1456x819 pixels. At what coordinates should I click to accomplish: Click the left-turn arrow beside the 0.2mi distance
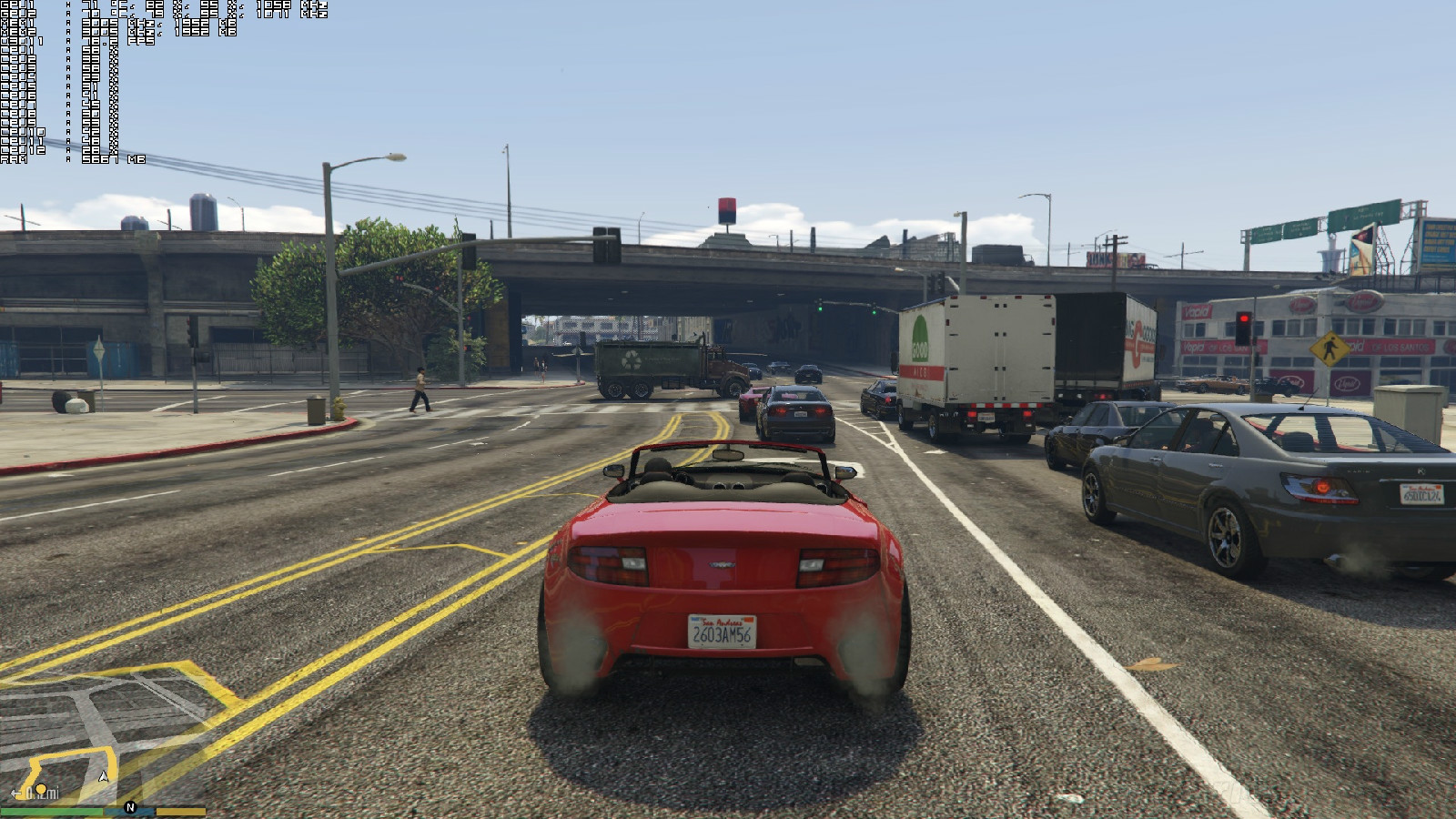point(15,794)
